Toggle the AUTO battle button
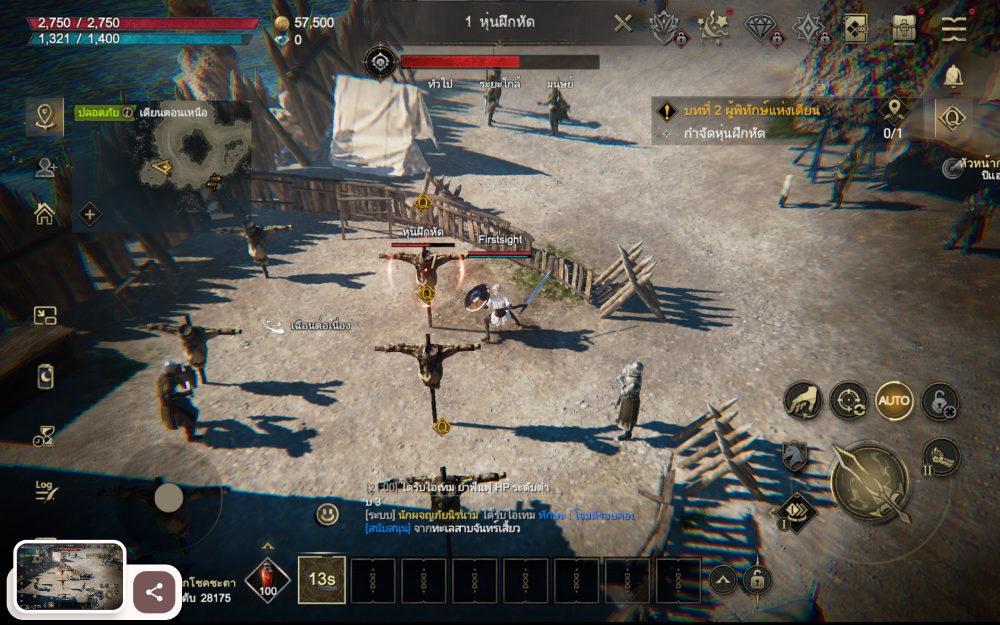The width and height of the screenshot is (1000, 625). [894, 401]
